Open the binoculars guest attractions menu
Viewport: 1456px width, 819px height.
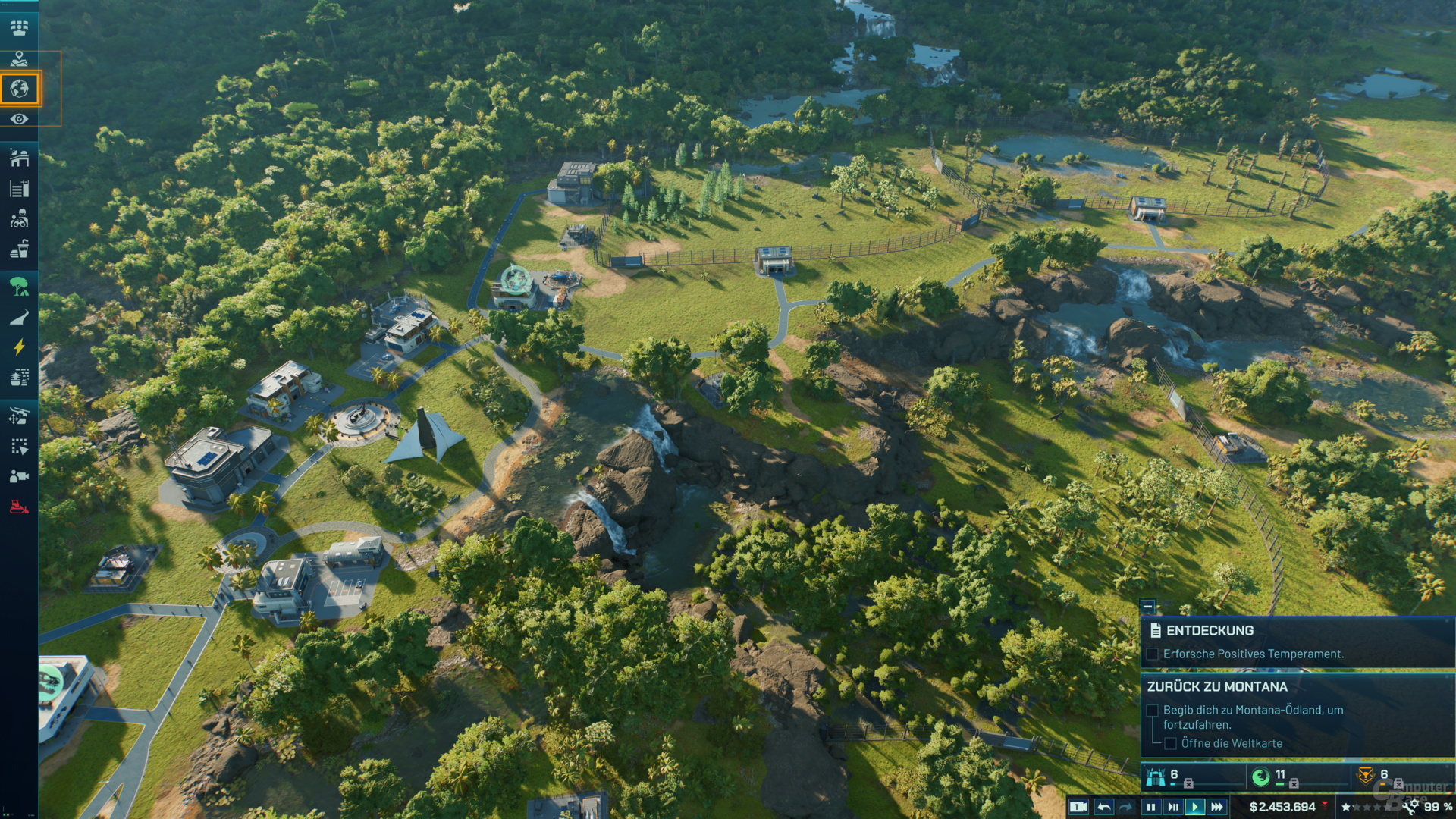click(x=20, y=219)
